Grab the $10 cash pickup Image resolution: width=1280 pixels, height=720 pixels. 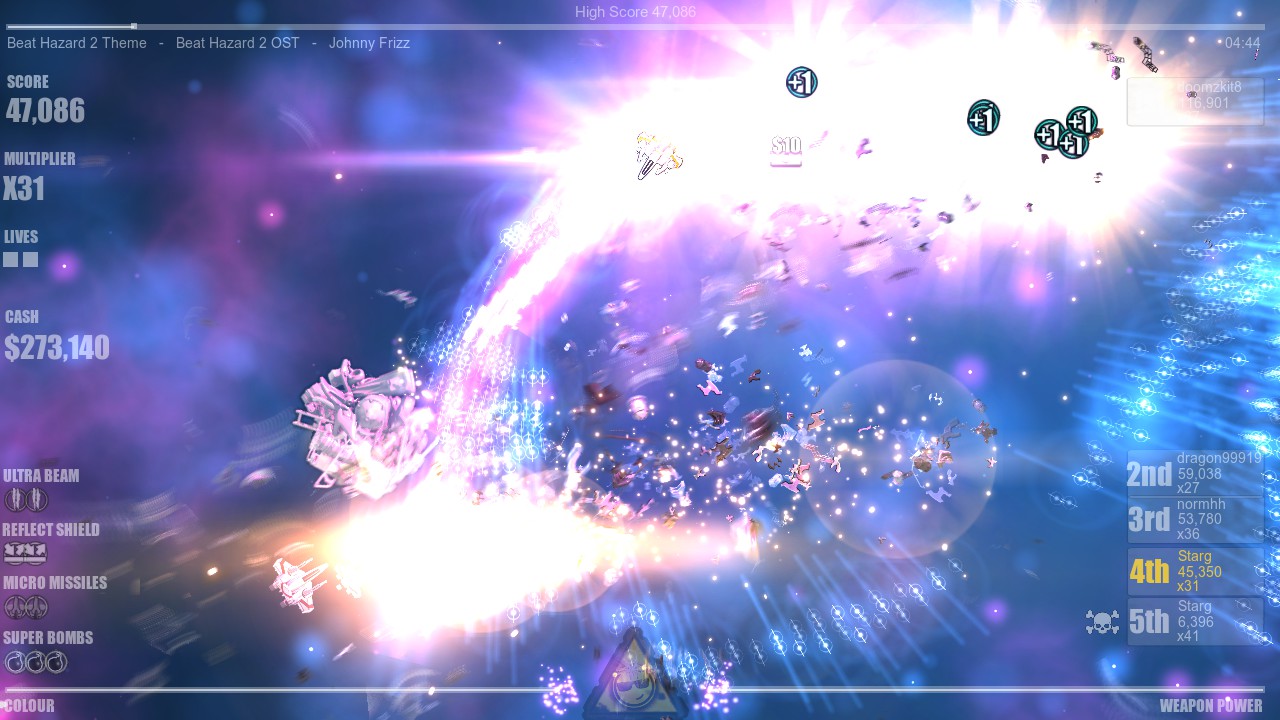coord(786,146)
